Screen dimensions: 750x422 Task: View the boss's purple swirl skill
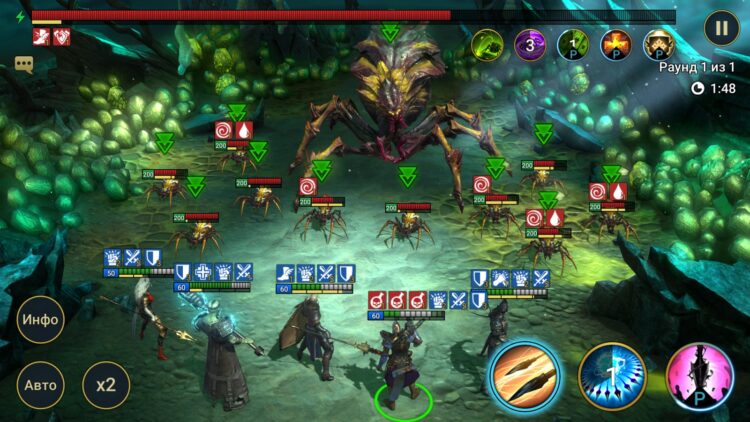pos(530,44)
